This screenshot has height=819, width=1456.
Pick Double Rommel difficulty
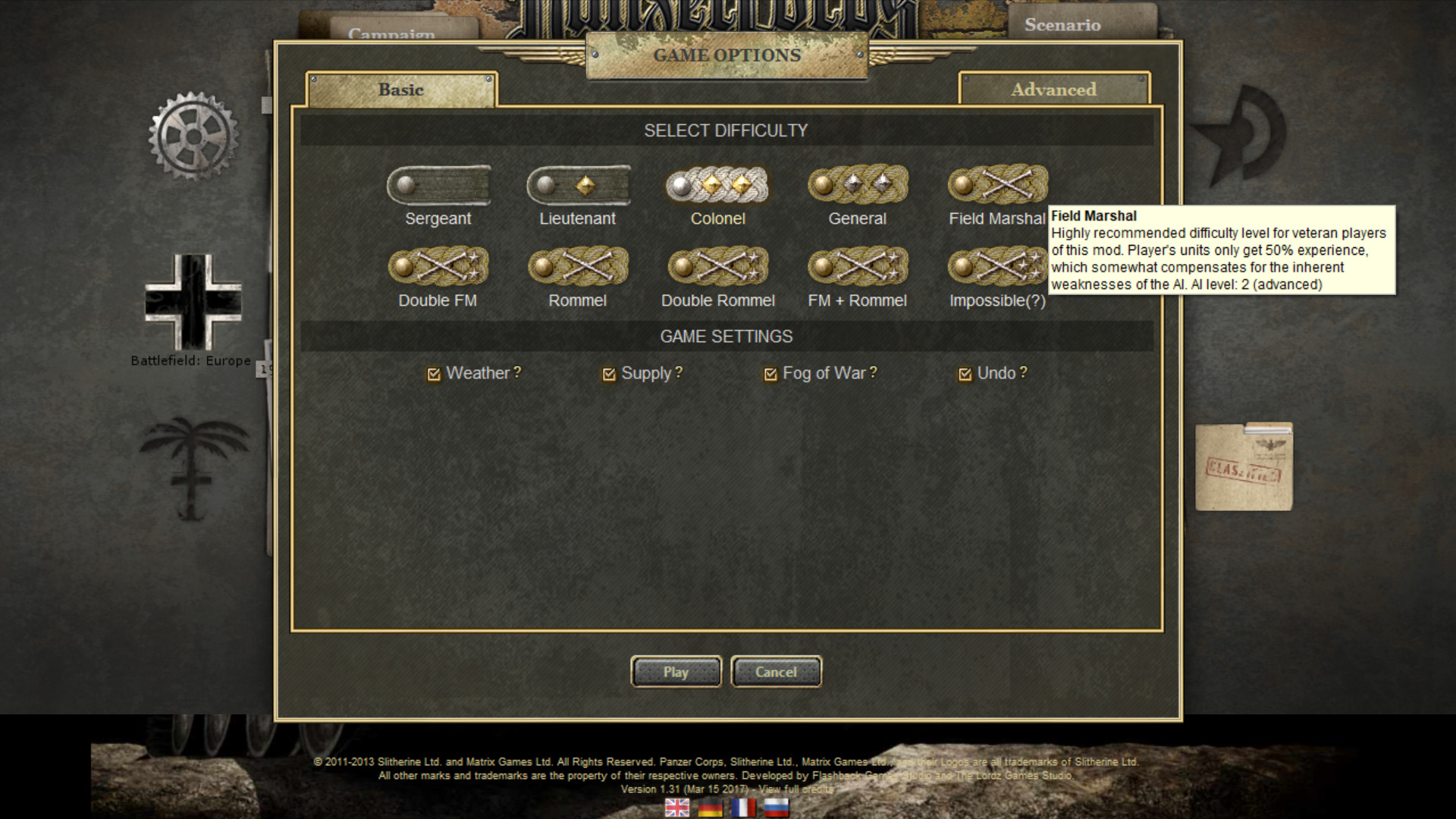click(x=717, y=267)
